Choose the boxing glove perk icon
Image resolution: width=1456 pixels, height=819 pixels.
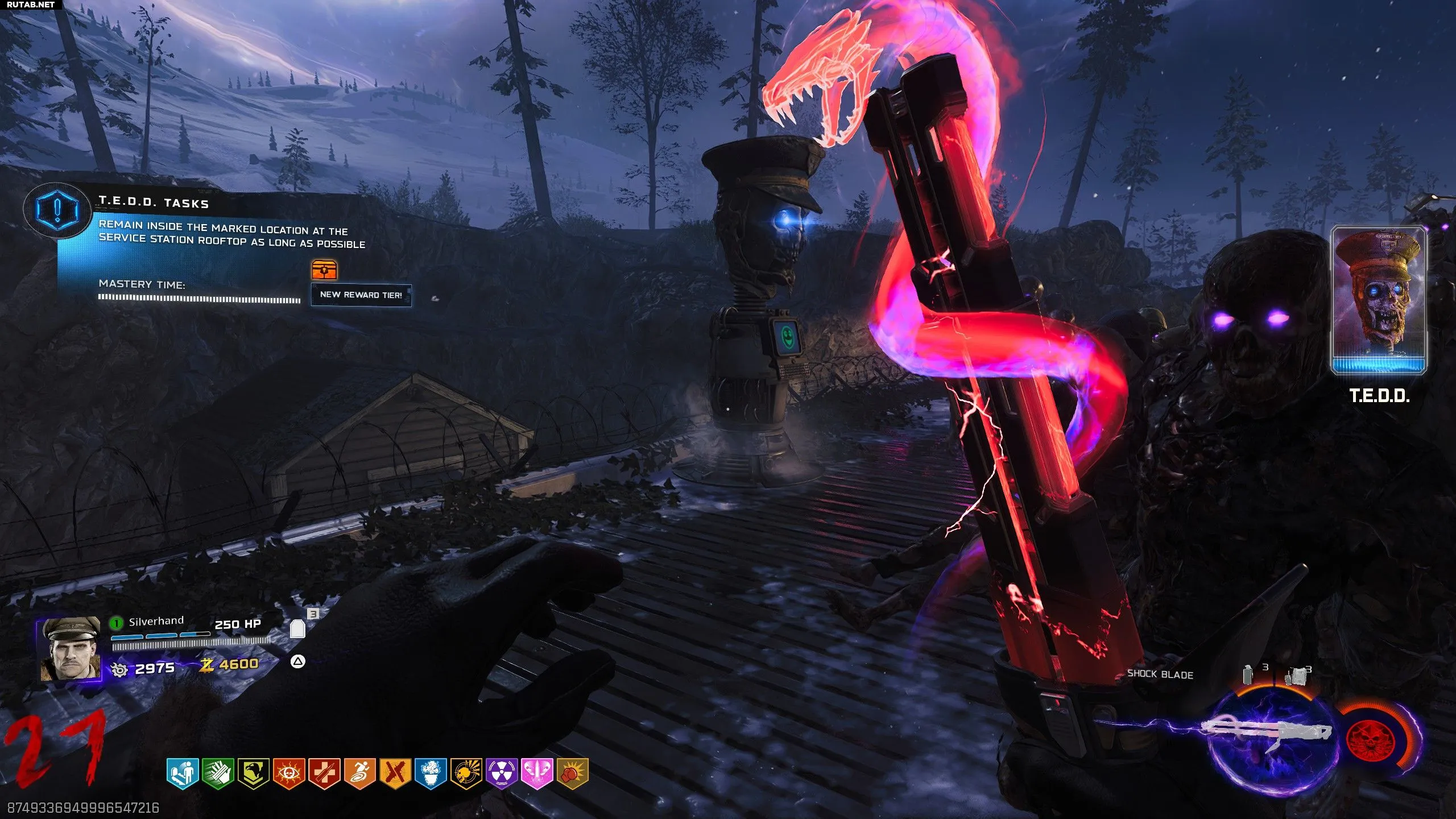(x=572, y=773)
